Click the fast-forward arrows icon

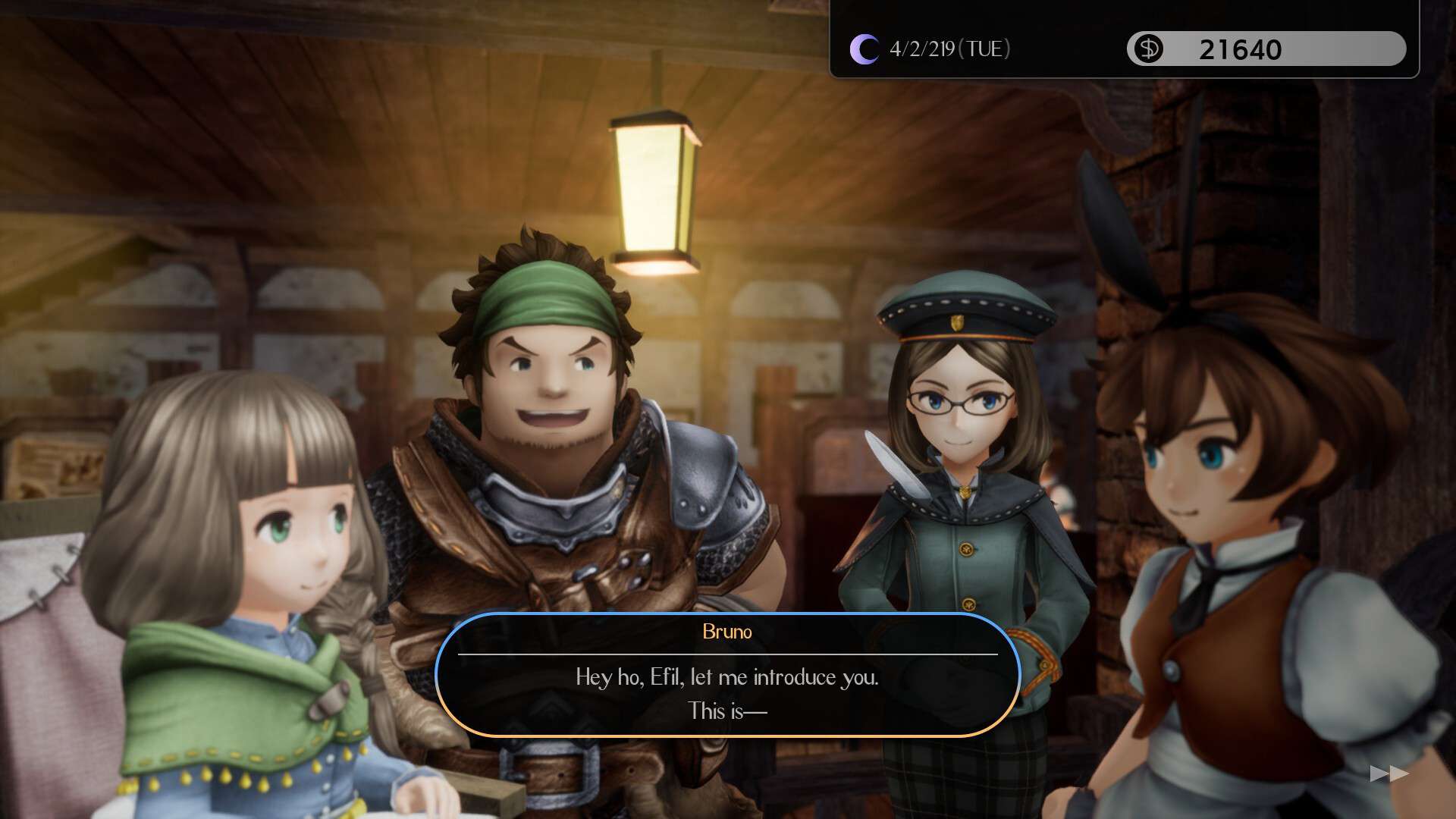pyautogui.click(x=1389, y=773)
